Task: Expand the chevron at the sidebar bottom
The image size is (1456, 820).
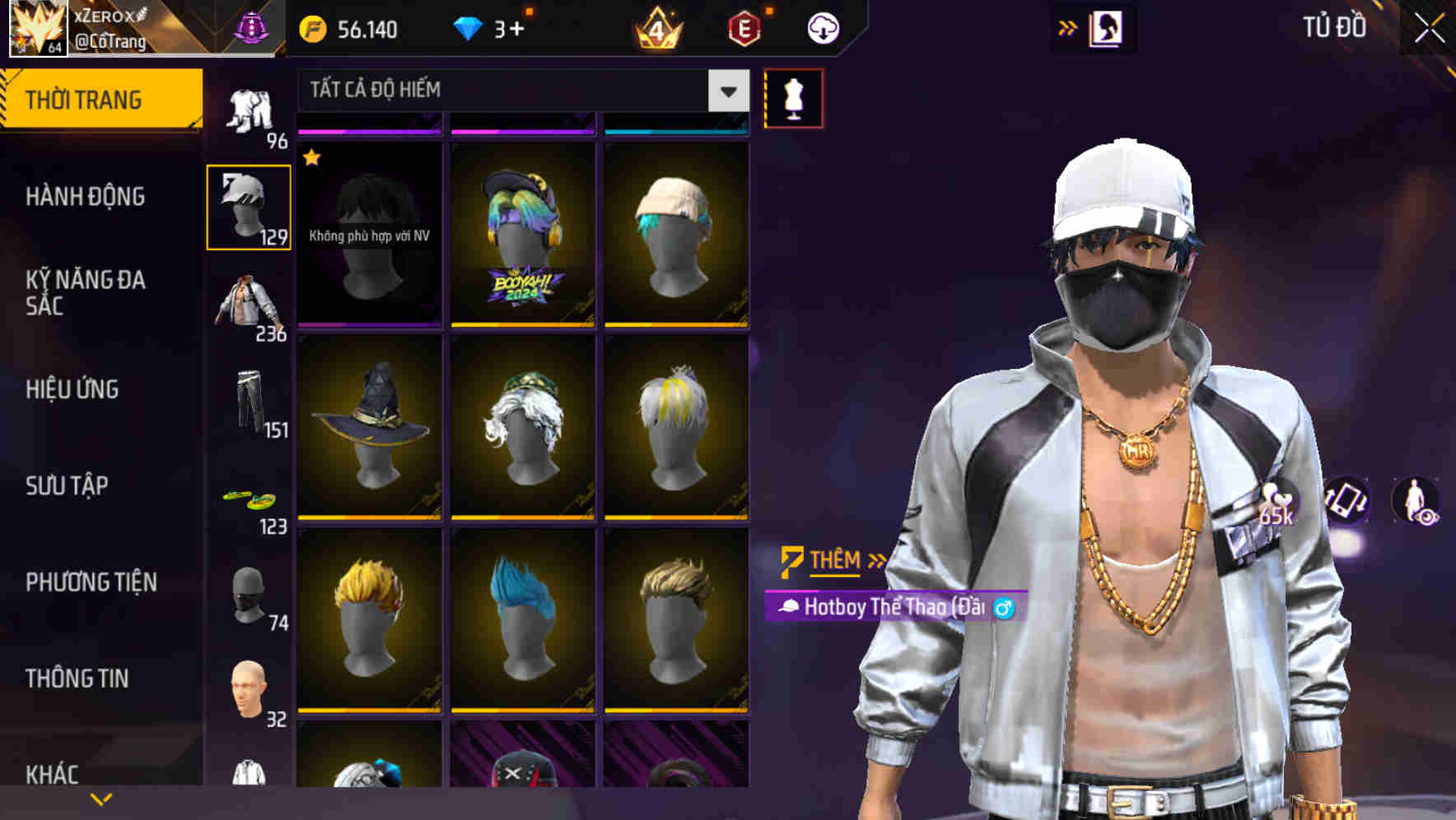Action: (x=100, y=798)
